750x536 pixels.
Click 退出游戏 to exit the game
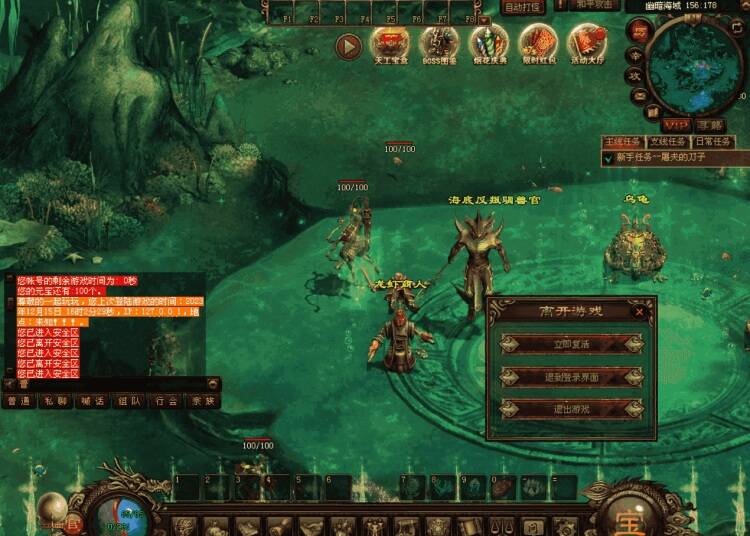[571, 409]
